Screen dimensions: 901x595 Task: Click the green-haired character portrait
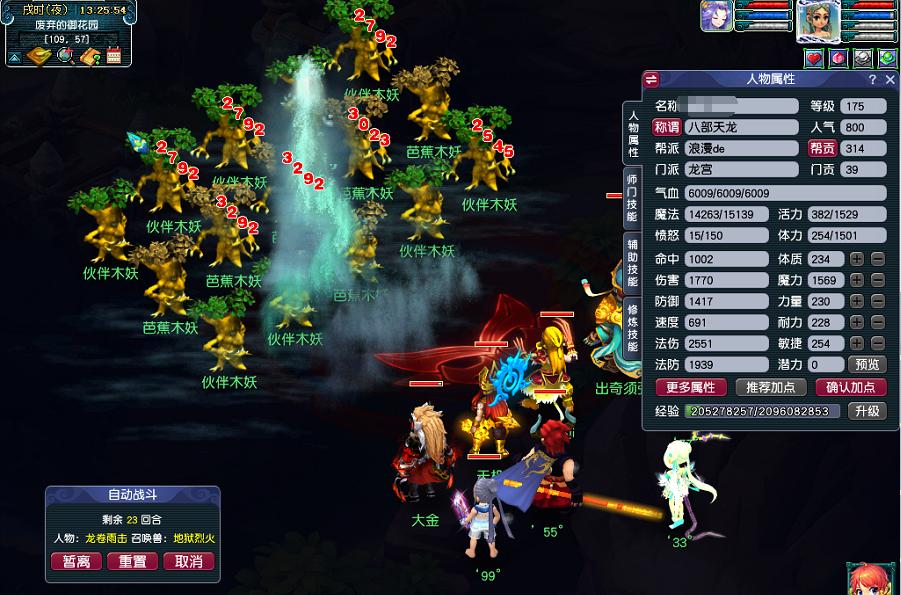pos(818,20)
